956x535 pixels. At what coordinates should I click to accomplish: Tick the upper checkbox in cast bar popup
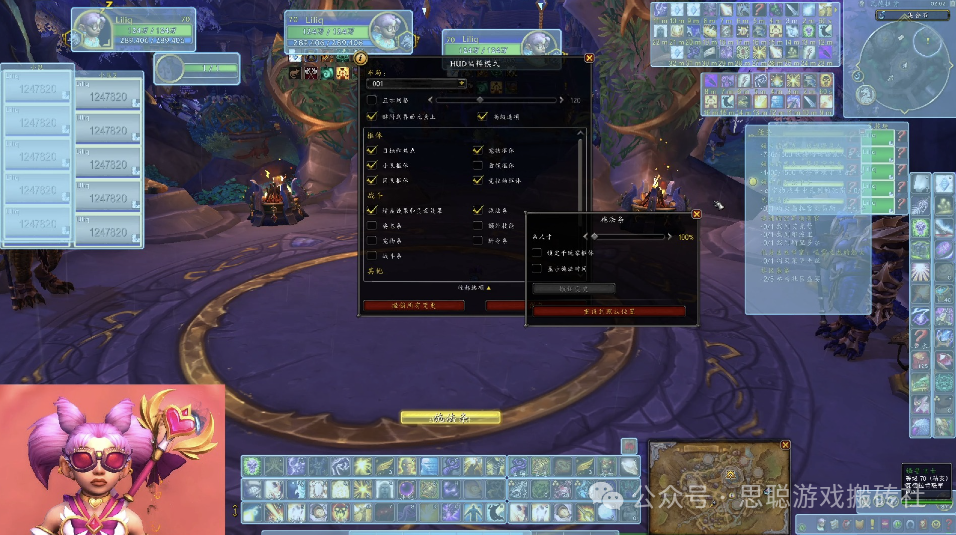click(537, 253)
